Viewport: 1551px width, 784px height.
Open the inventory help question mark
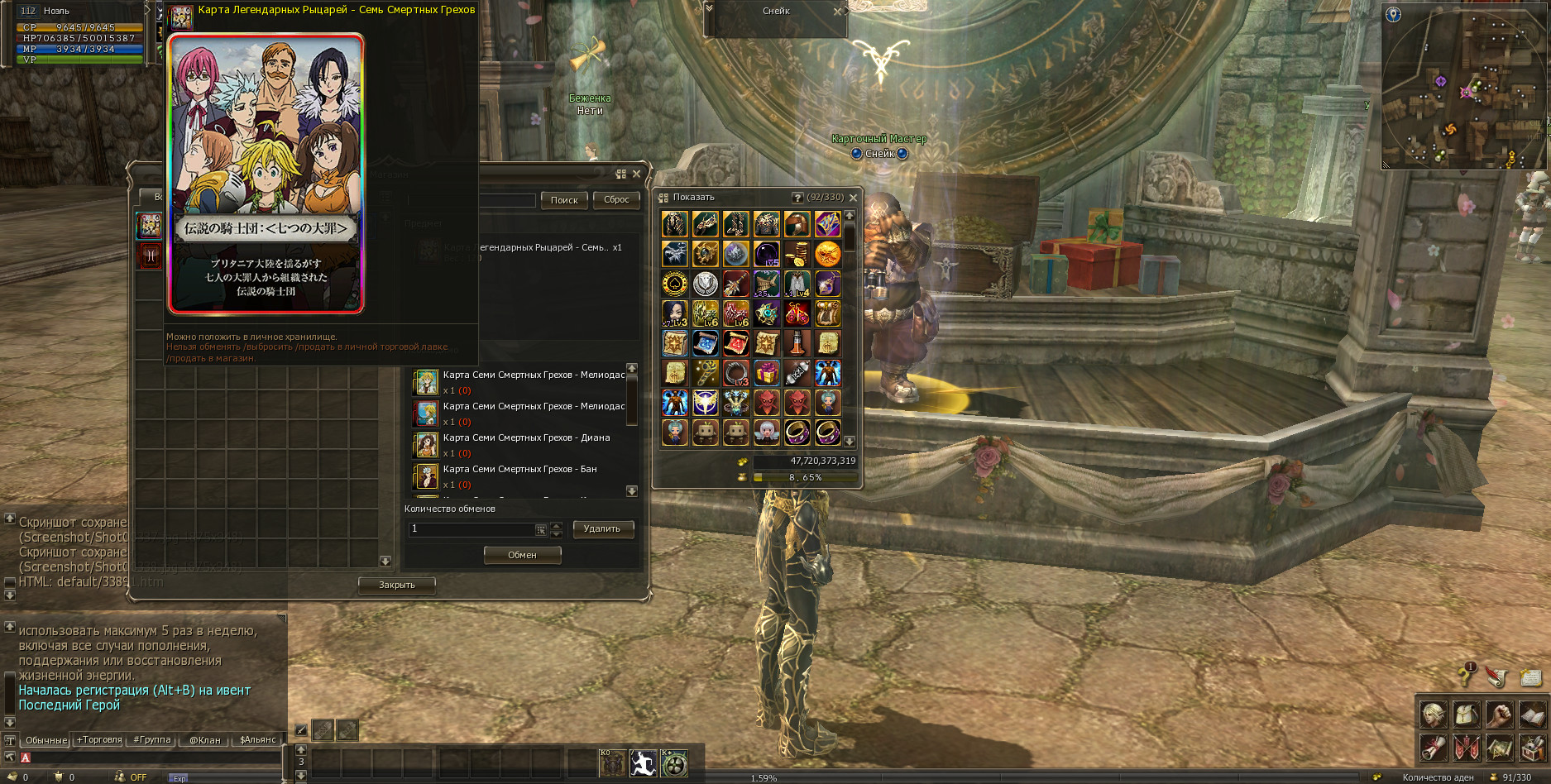tap(797, 198)
